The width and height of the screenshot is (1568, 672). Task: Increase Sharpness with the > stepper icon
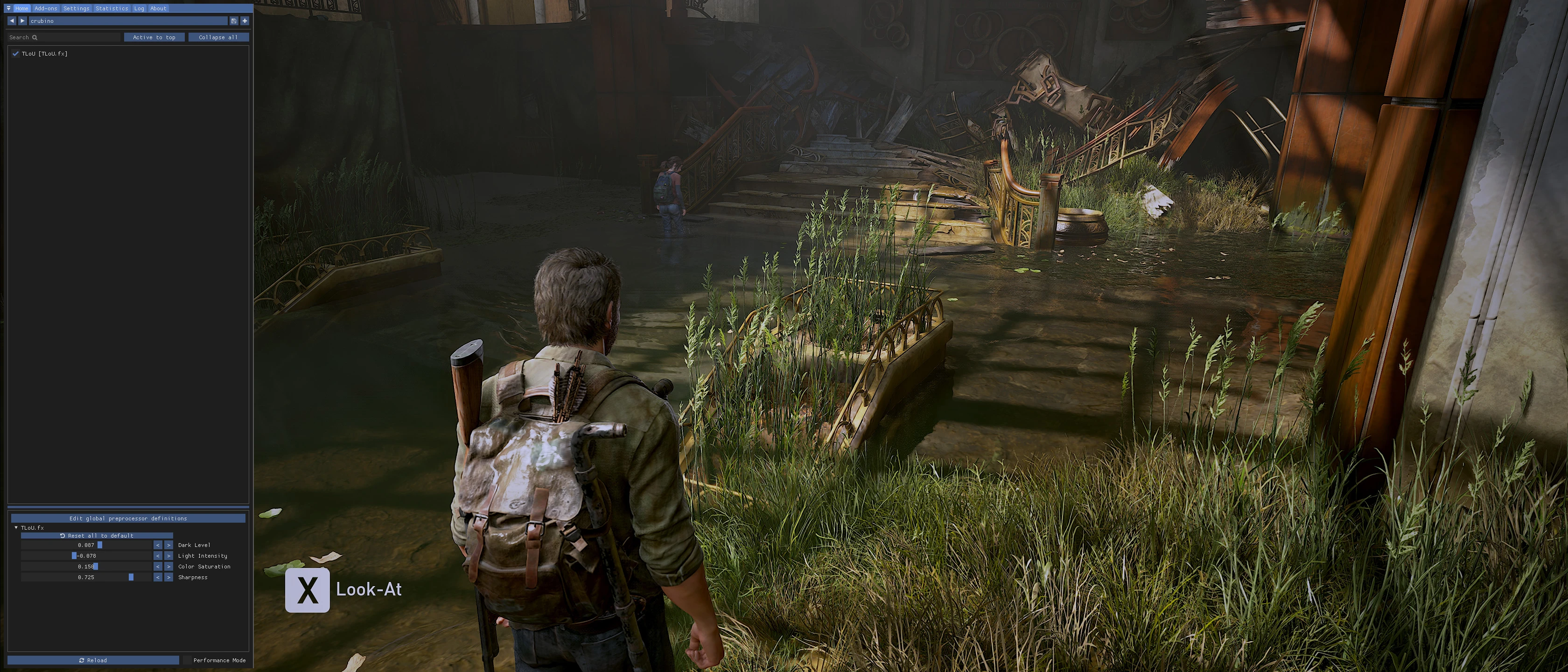[x=168, y=577]
